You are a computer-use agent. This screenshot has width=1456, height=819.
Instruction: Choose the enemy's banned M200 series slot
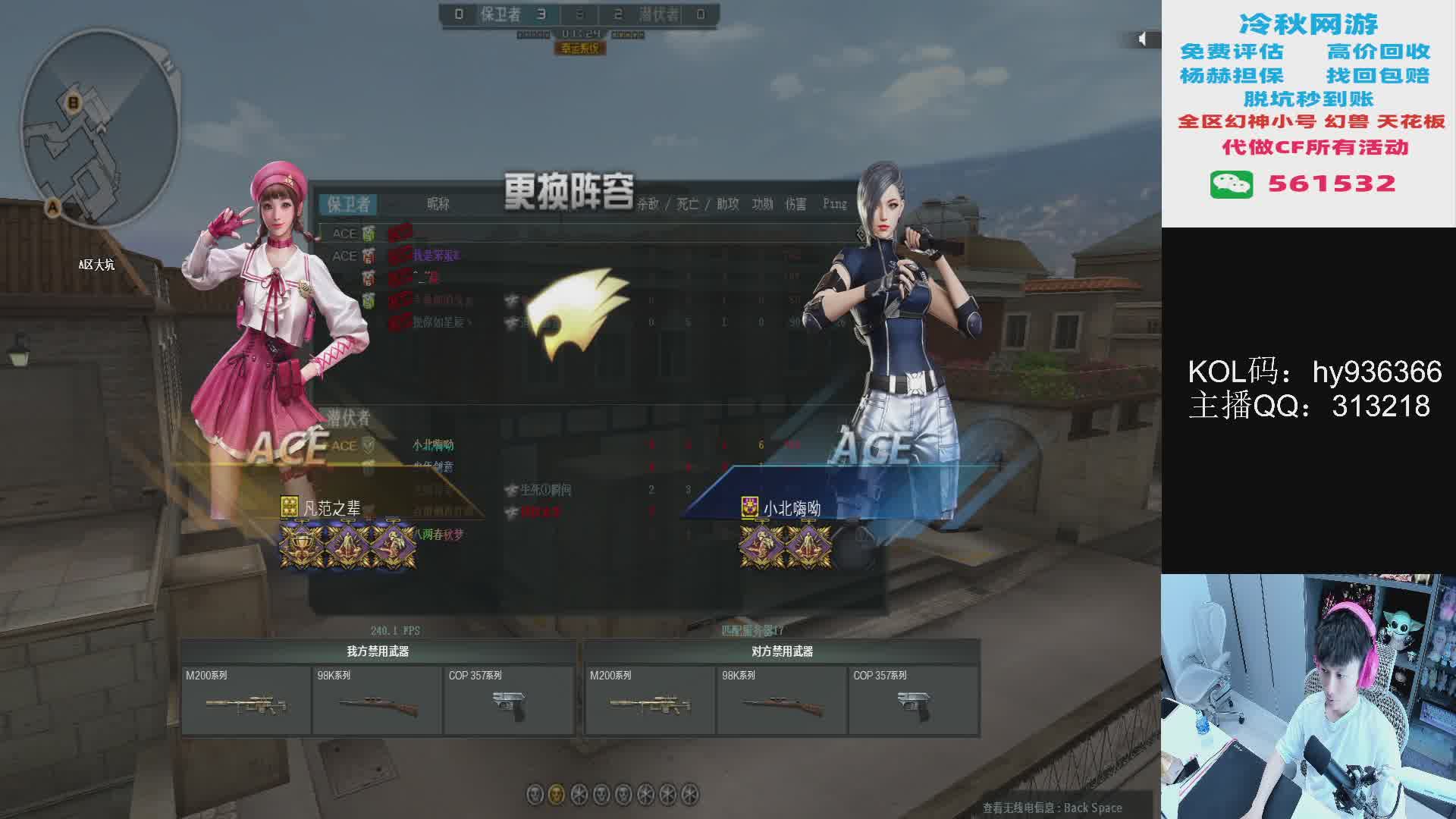pos(650,701)
